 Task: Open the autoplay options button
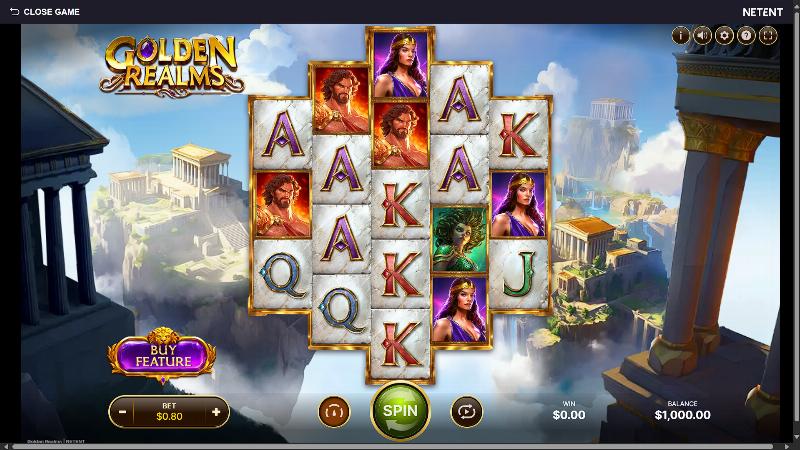click(x=466, y=410)
